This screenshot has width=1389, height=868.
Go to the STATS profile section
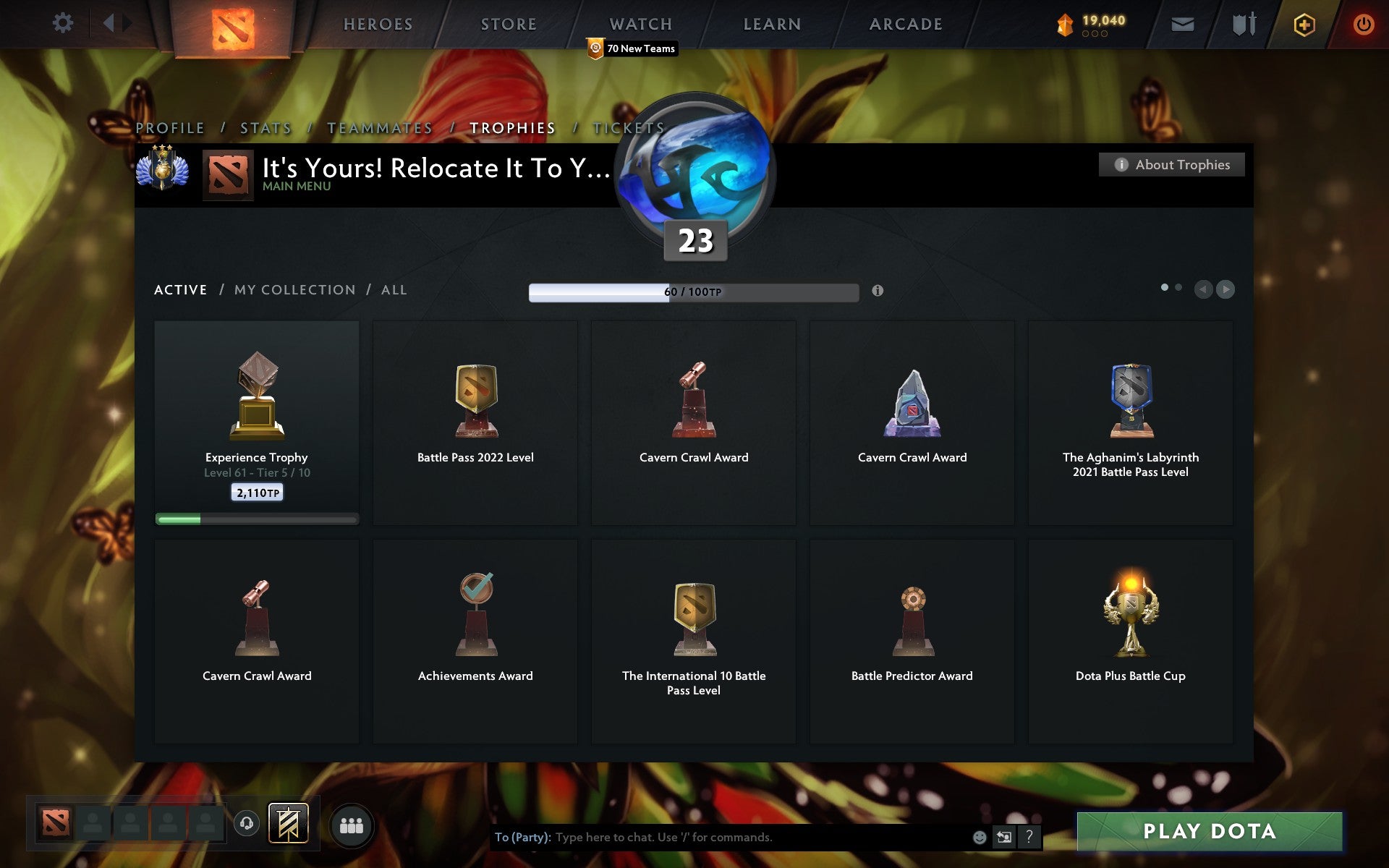click(x=265, y=127)
